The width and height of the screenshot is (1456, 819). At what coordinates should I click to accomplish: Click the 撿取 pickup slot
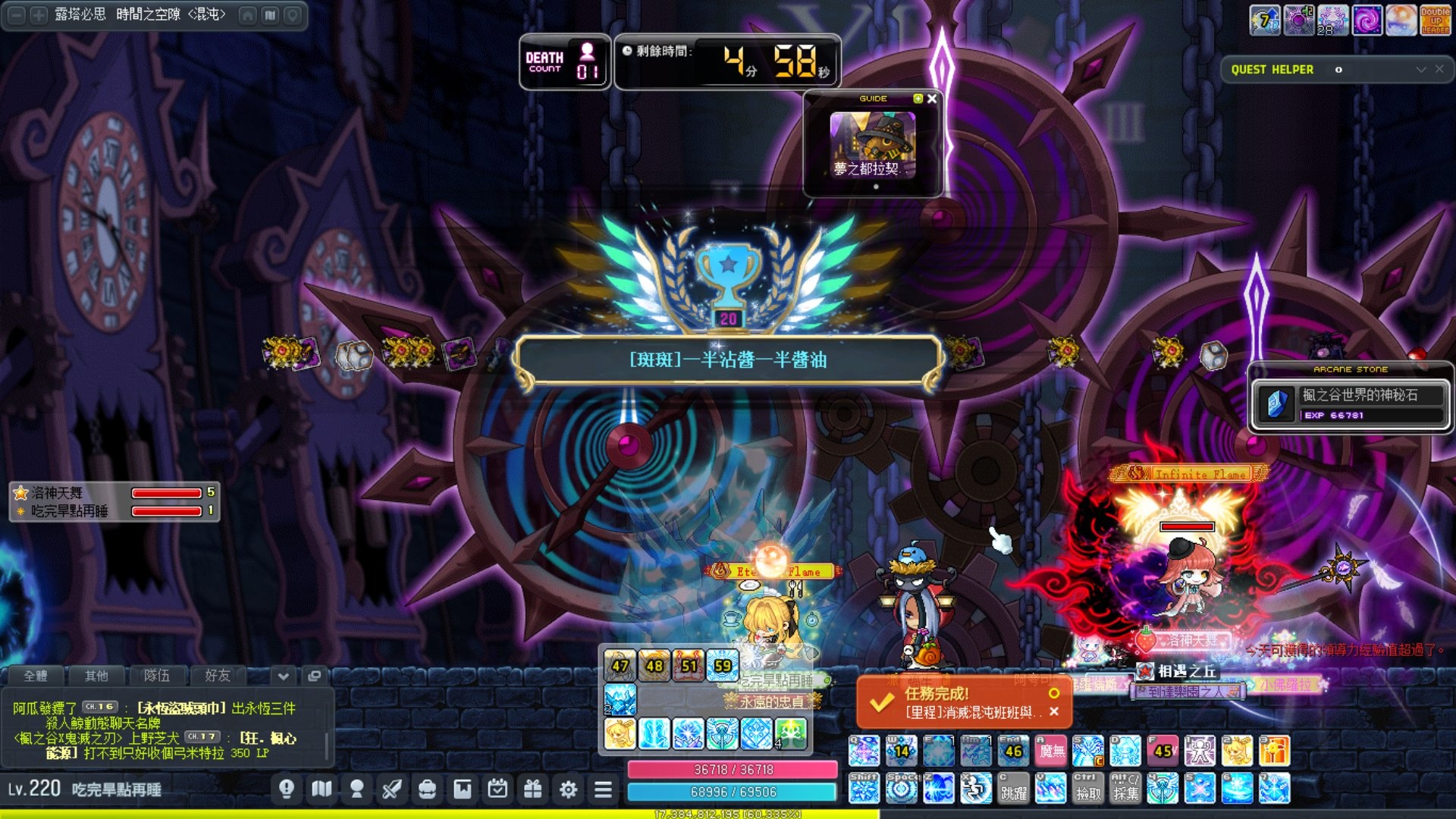point(1087,789)
